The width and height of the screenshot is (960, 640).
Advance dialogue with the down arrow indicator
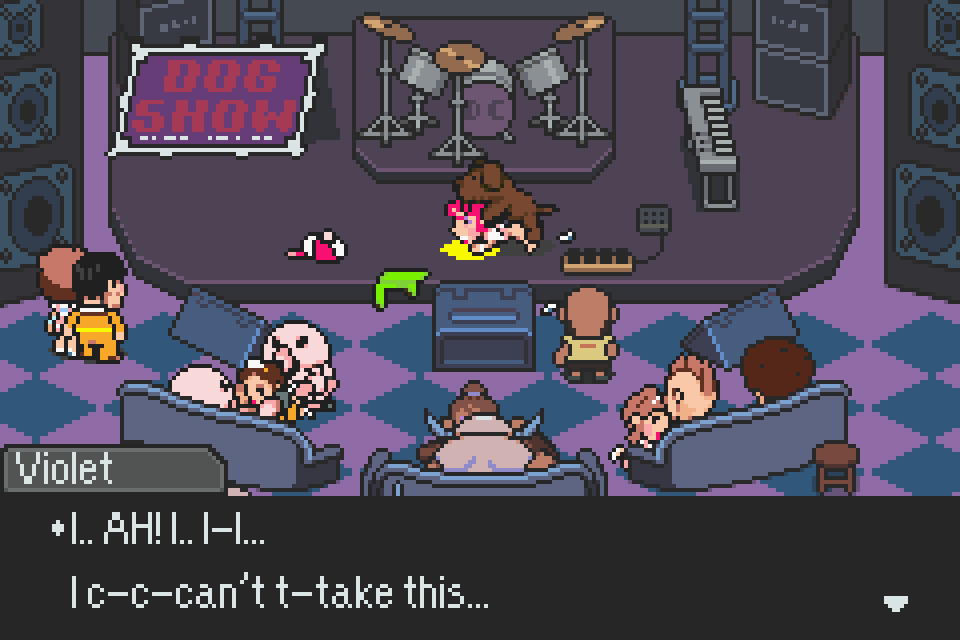click(x=896, y=602)
